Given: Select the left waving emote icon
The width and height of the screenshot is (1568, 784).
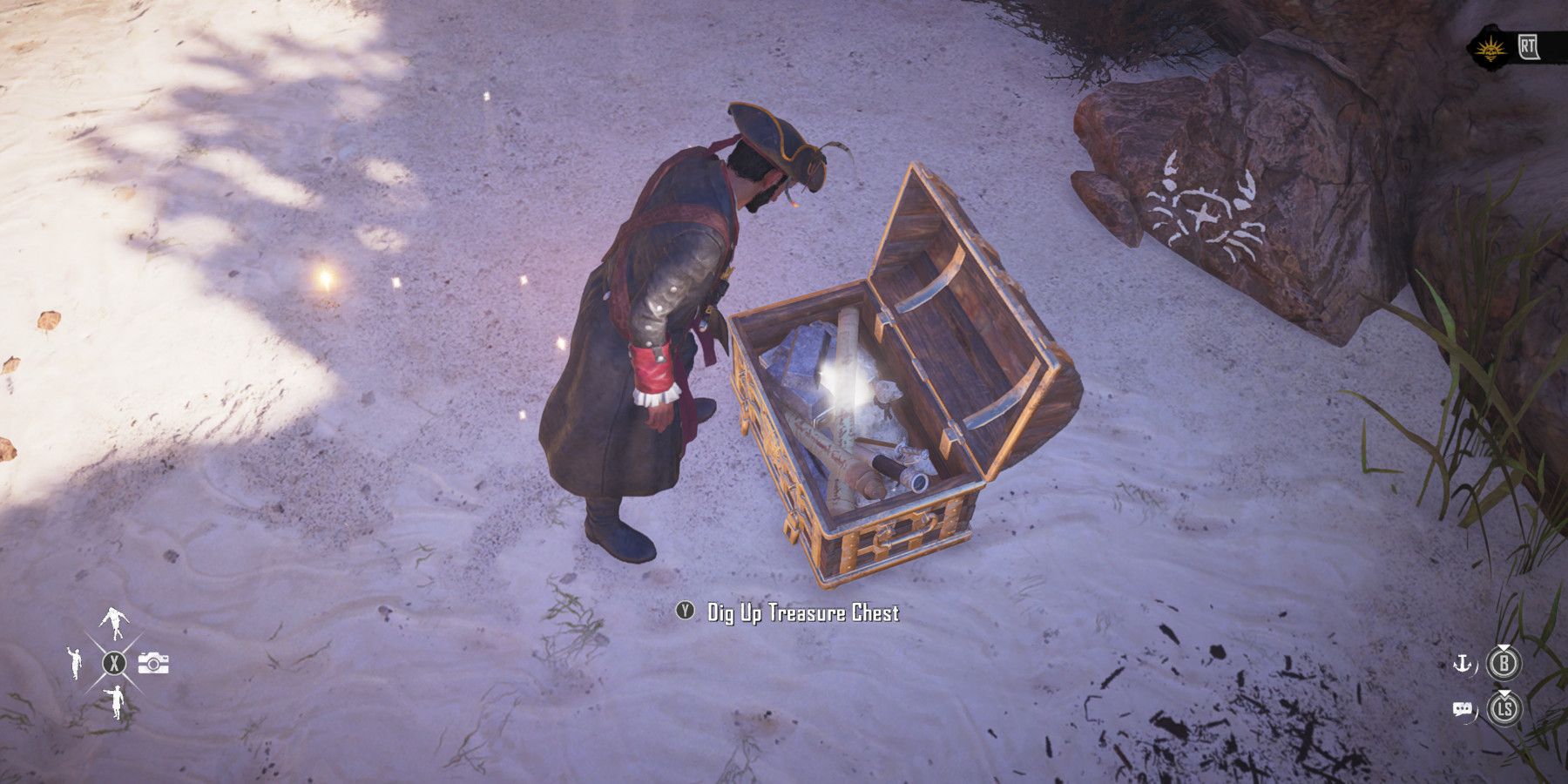Looking at the screenshot, I should point(75,662).
